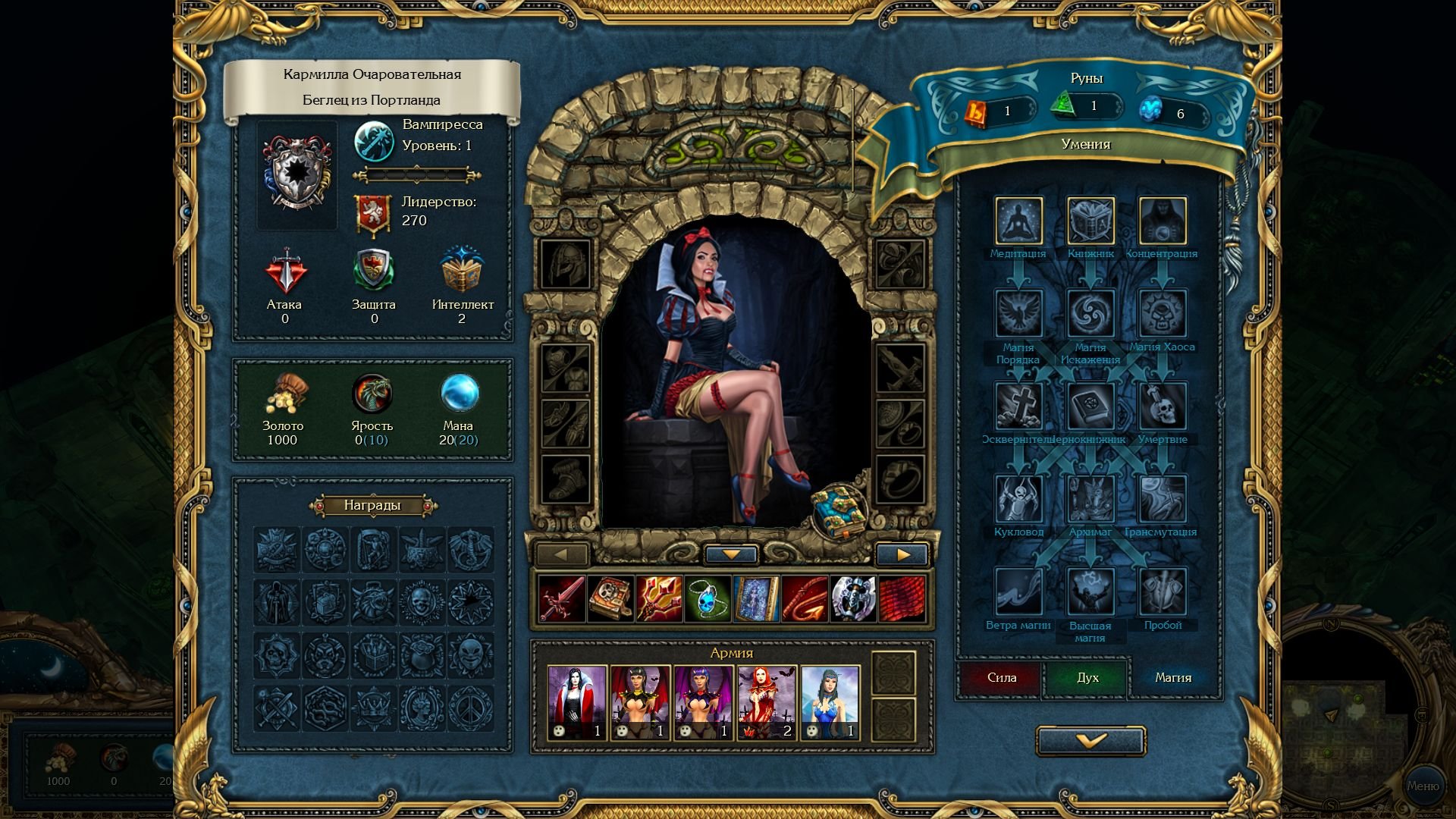The height and width of the screenshot is (819, 1456).
Task: Choose the Высшая магия skill
Action: [1090, 592]
